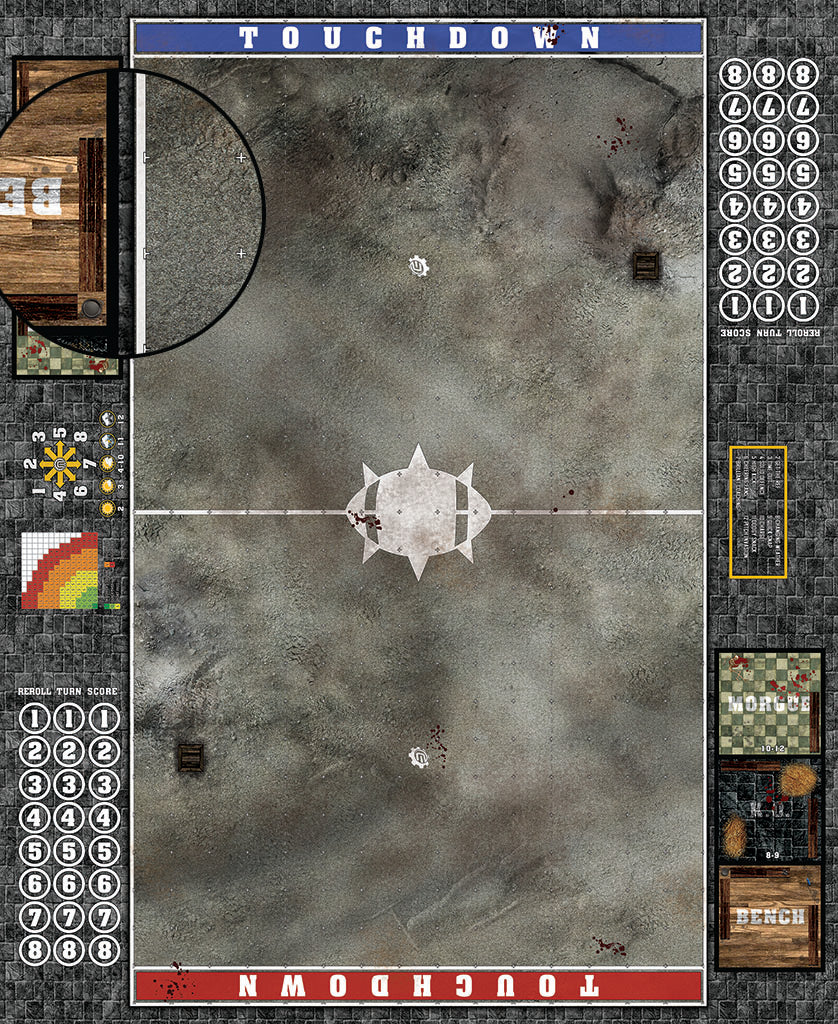Select the Morgue box in the dugout

[769, 702]
